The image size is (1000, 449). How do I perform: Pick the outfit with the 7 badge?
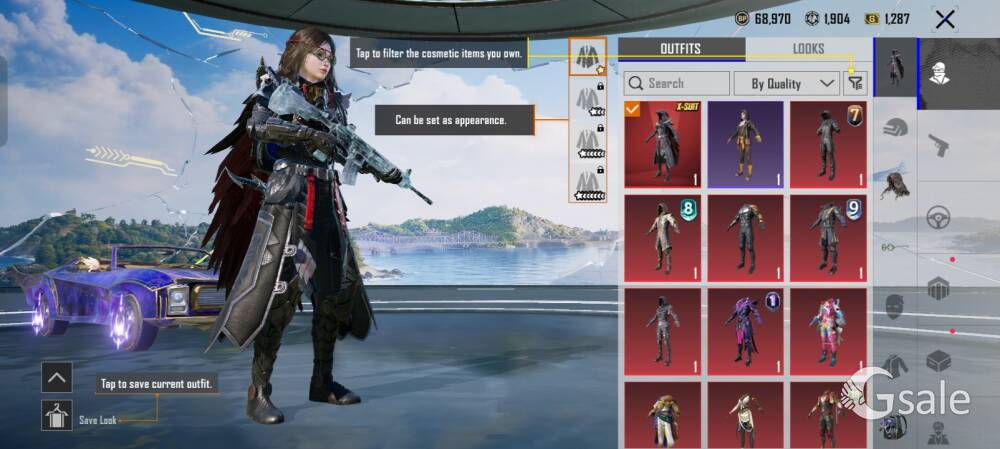[x=828, y=144]
